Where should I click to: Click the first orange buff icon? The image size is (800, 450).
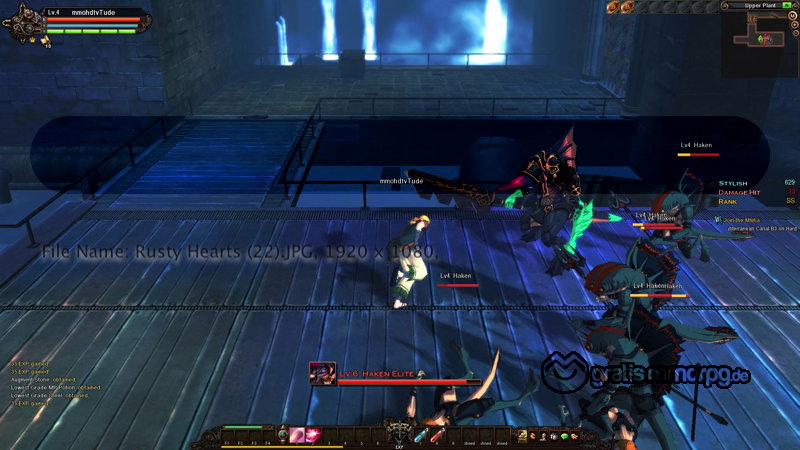[612, 7]
